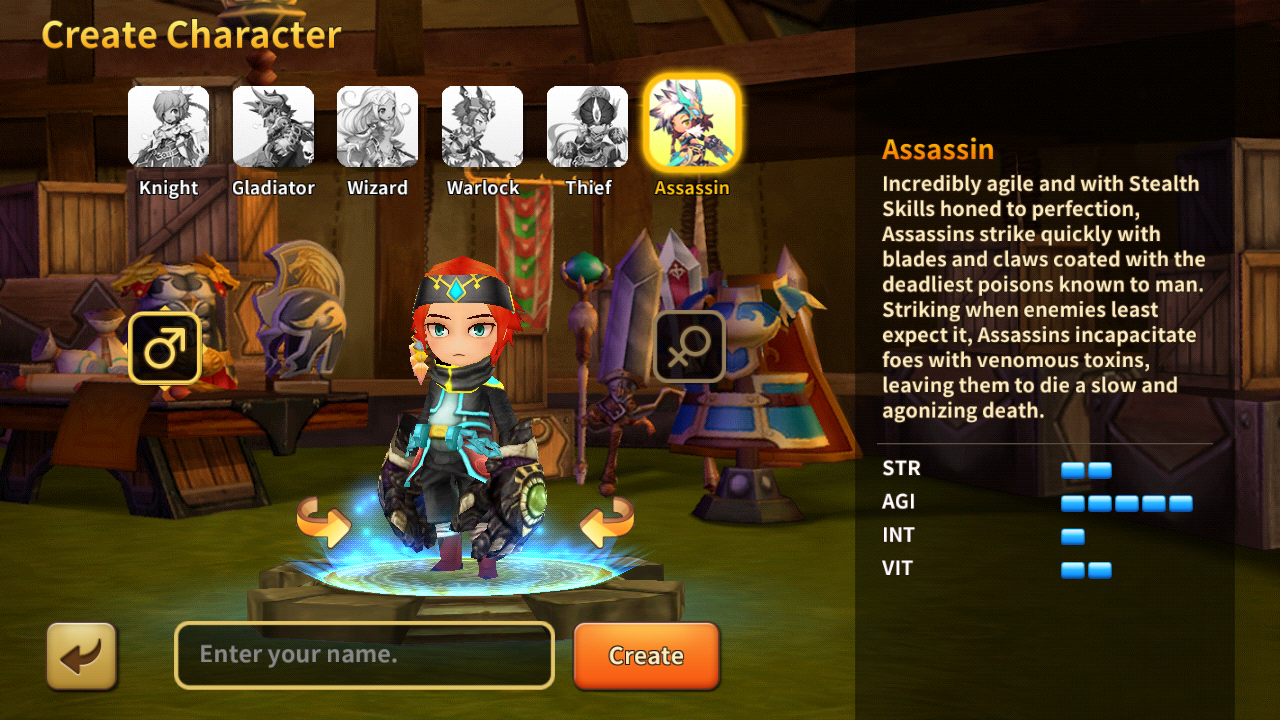
Task: Rotate character with the left curved arrow
Action: (323, 522)
